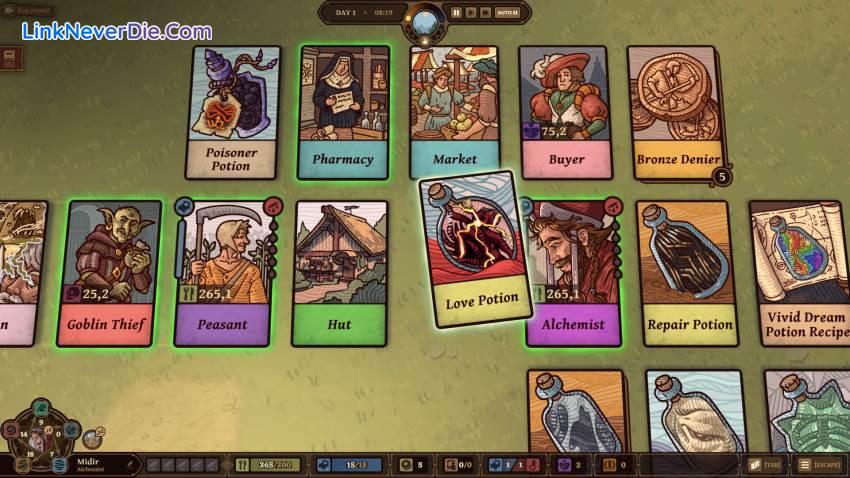Image resolution: width=850 pixels, height=478 pixels.
Task: Select the Bronze Denier coin stack
Action: 677,112
